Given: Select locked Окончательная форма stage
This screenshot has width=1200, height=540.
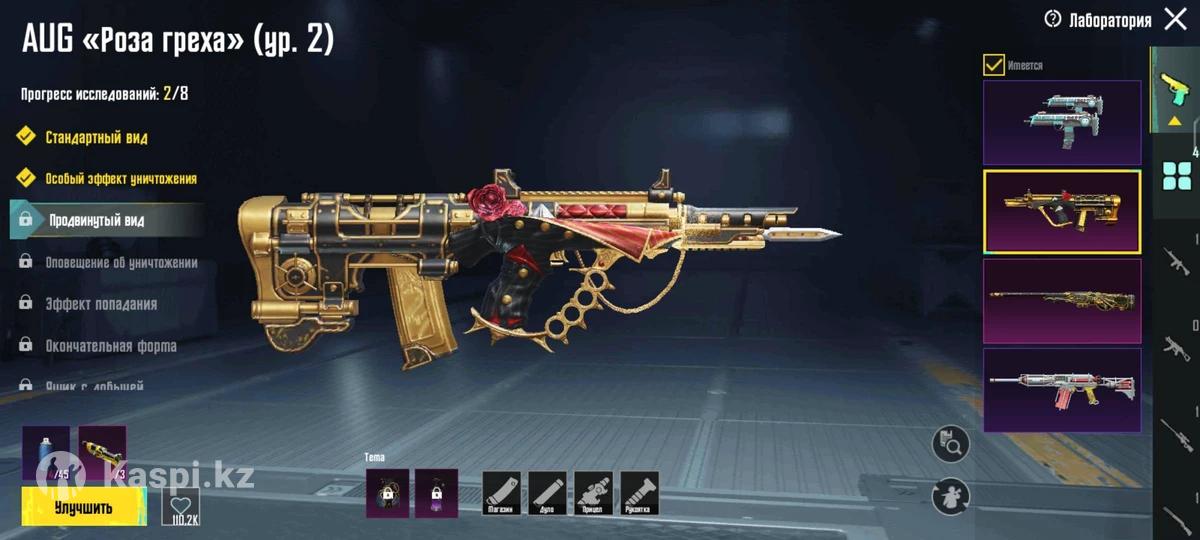Looking at the screenshot, I should click(x=110, y=346).
